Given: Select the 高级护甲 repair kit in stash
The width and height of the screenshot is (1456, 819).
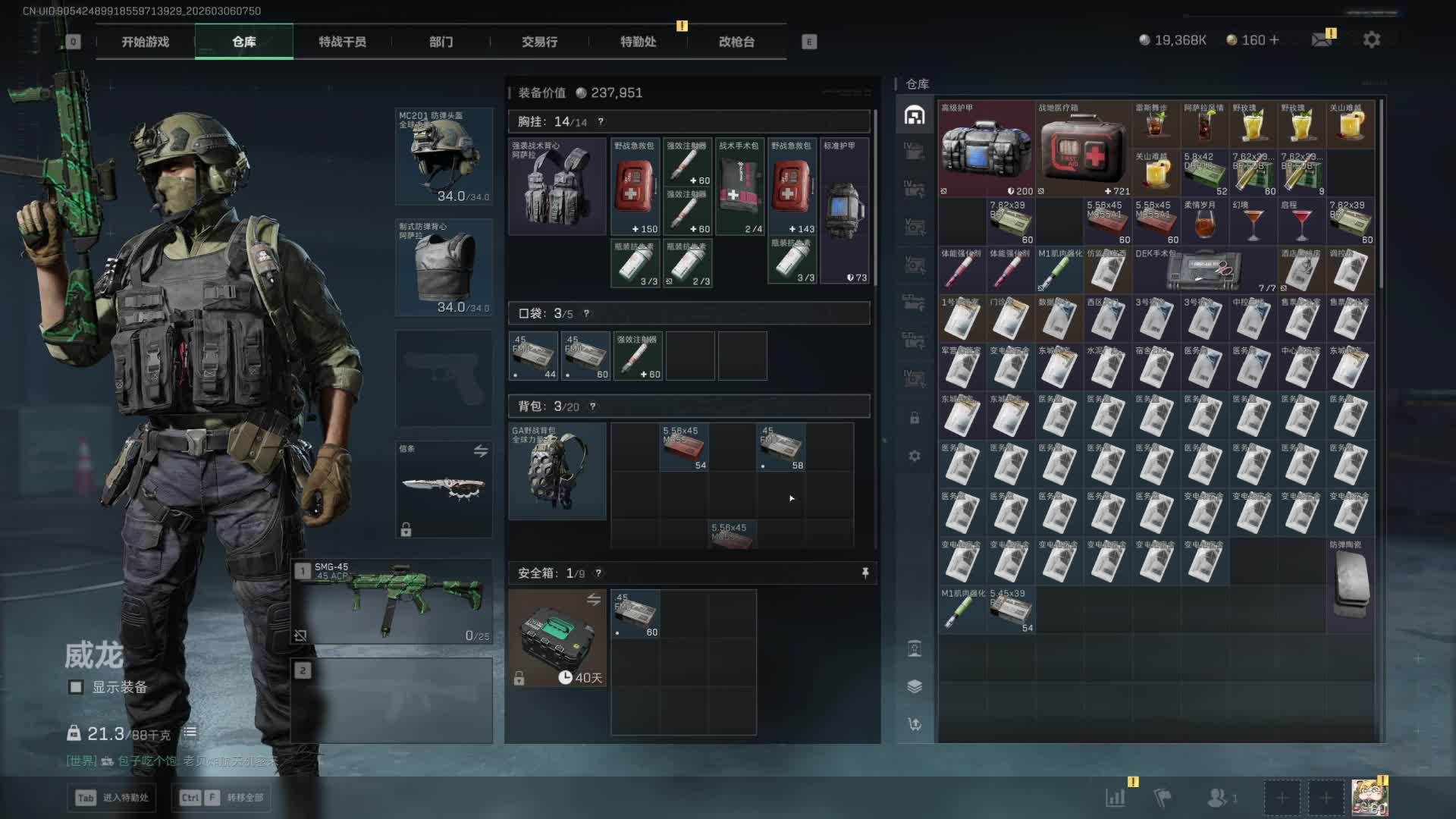Looking at the screenshot, I should coord(986,149).
